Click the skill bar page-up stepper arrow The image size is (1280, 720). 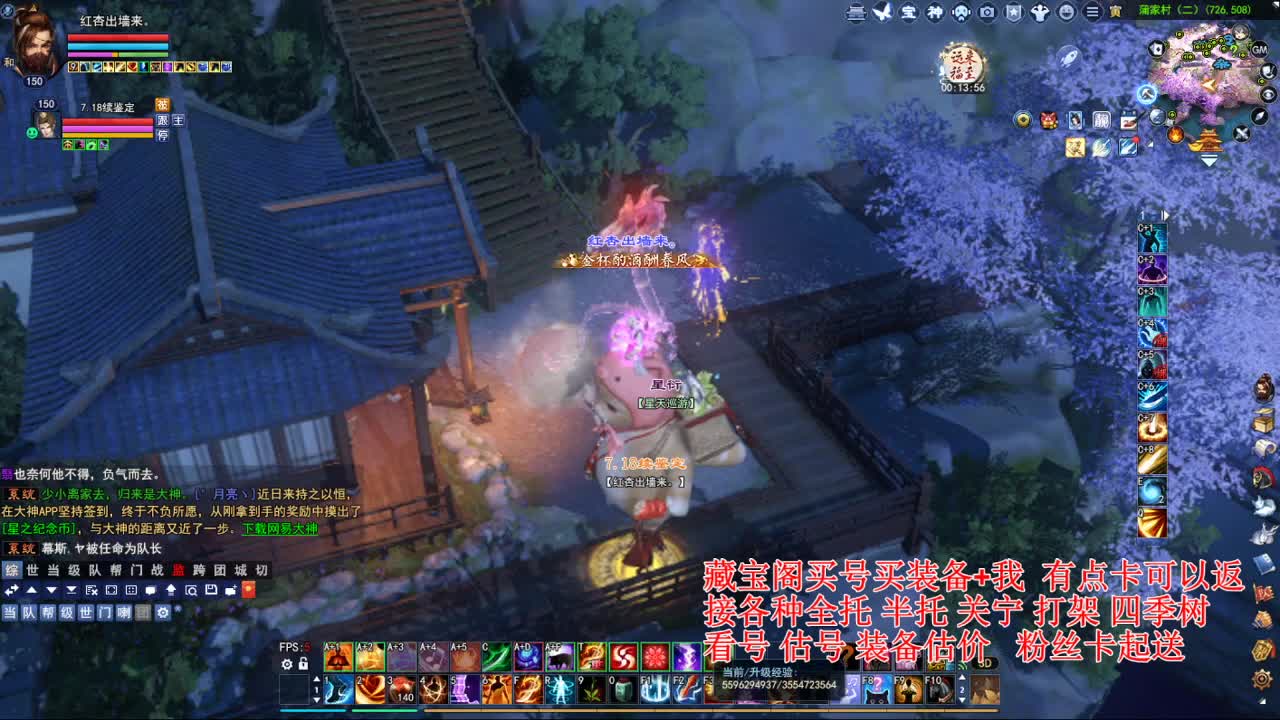(x=317, y=679)
